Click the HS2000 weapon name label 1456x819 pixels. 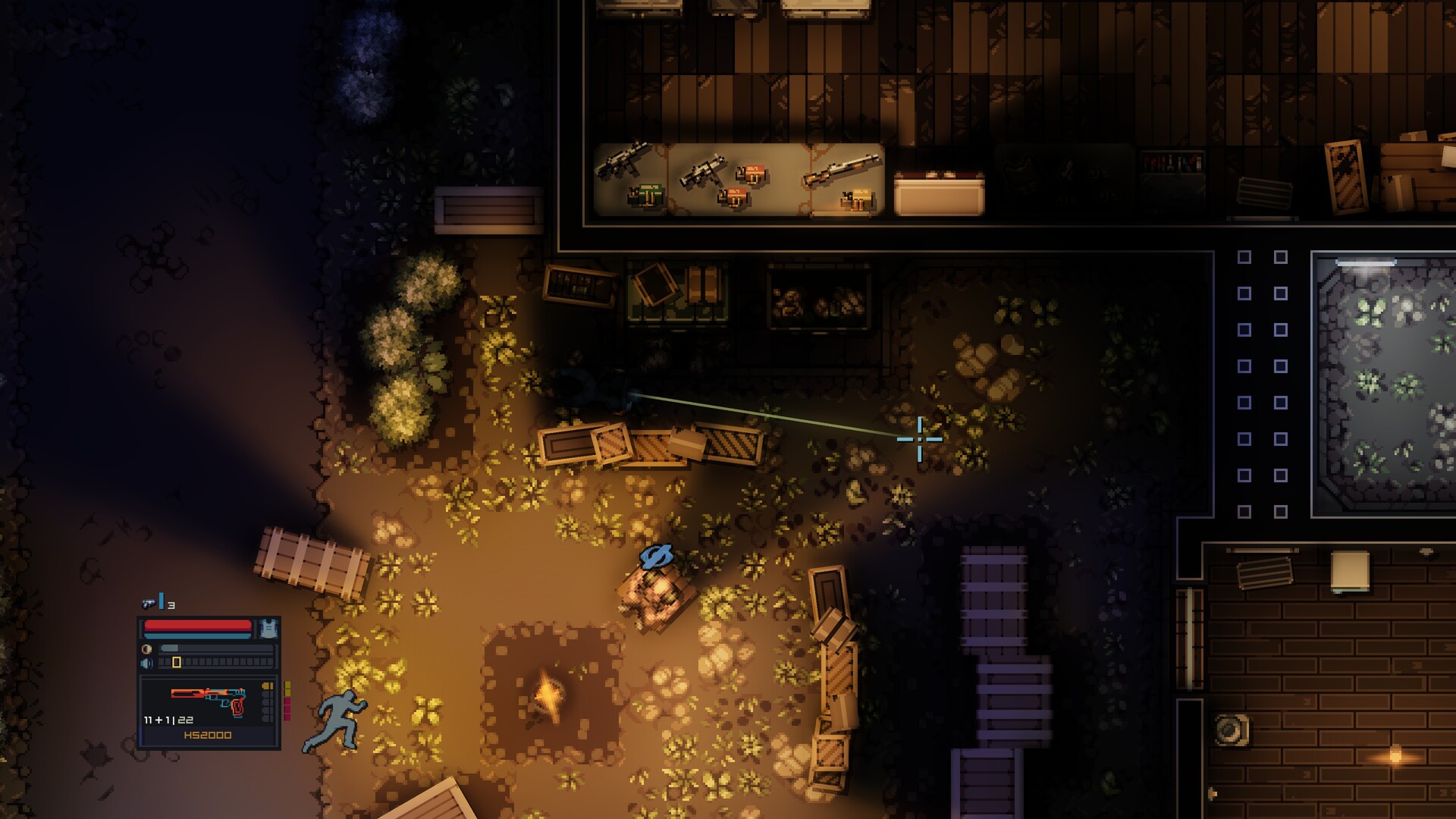[x=207, y=735]
